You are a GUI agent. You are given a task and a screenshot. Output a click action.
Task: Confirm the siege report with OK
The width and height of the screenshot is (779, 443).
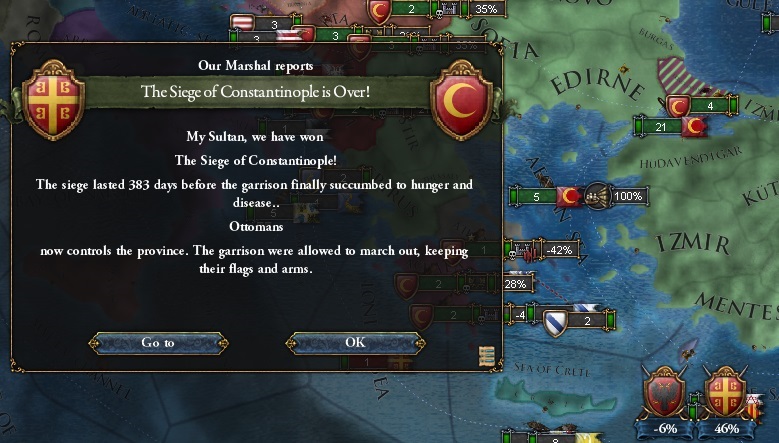[x=355, y=342]
